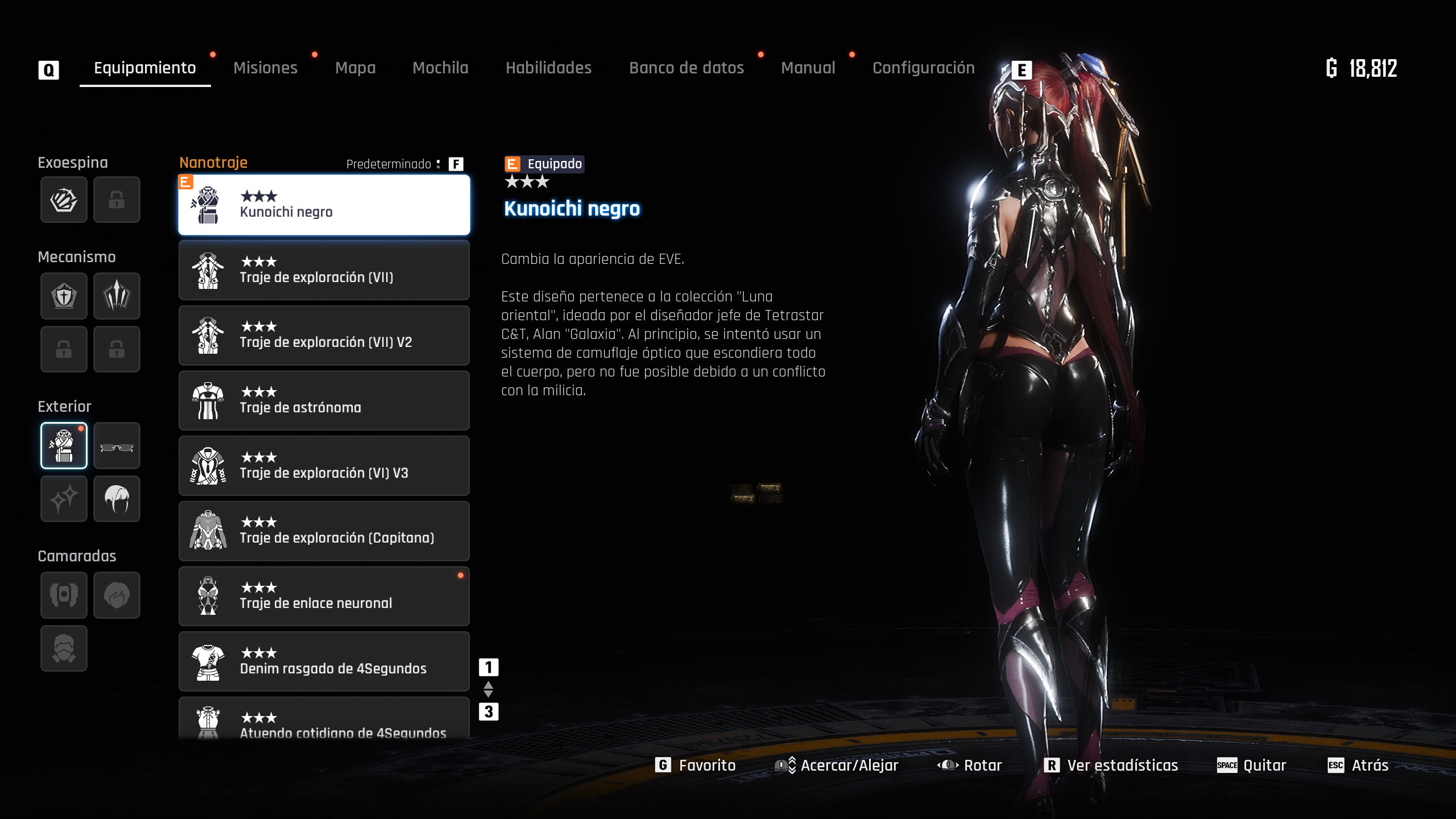The image size is (1456, 819).
Task: Show the Habilidades tab
Action: click(x=548, y=68)
